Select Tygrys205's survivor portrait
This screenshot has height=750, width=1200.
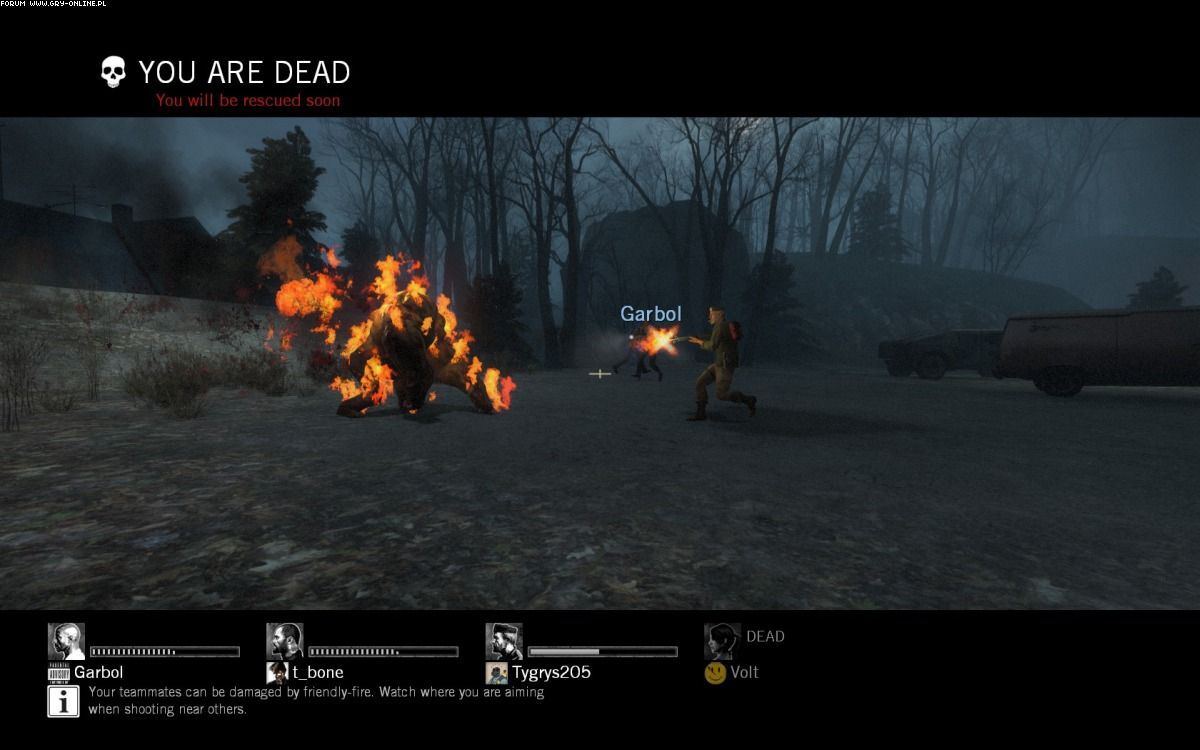point(504,641)
